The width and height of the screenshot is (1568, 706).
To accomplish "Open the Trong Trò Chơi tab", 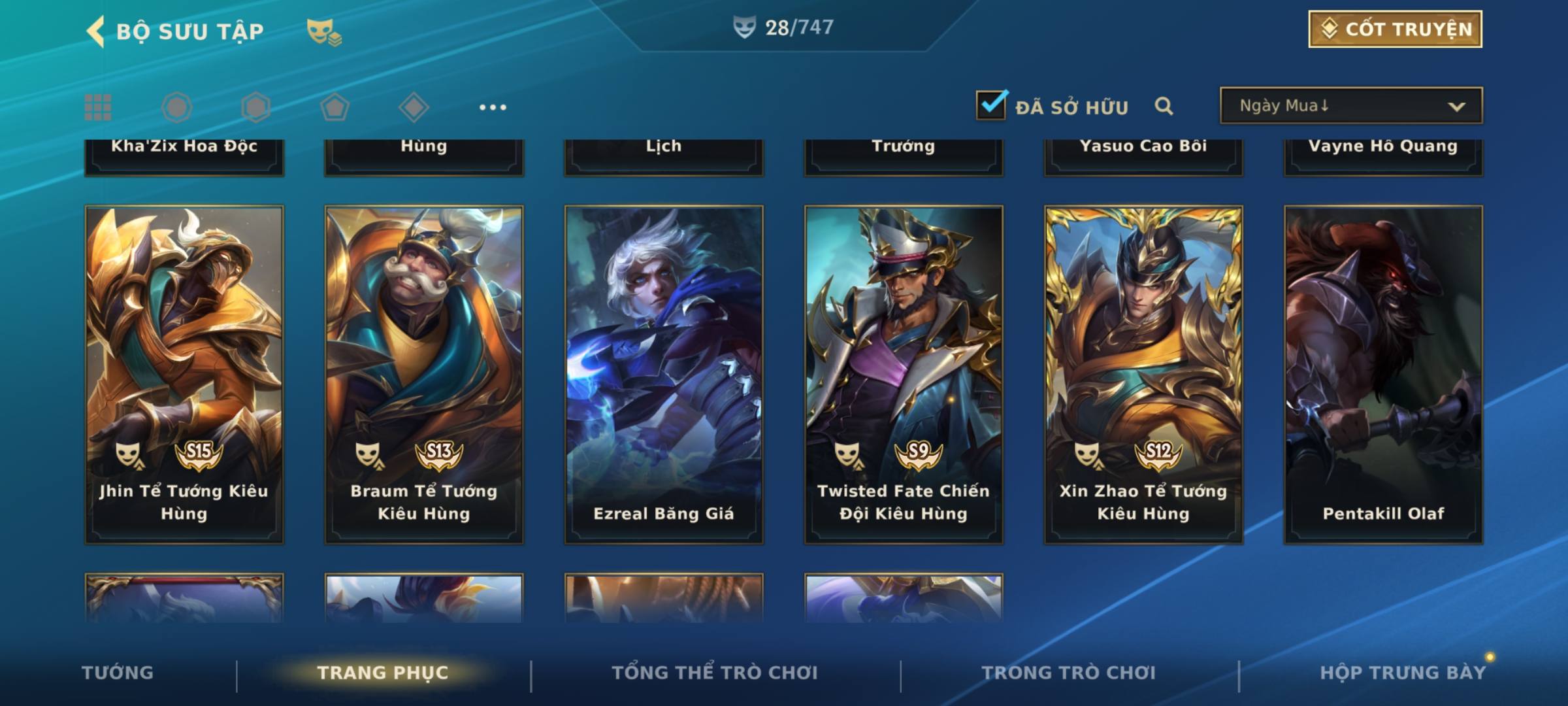I will (1069, 673).
